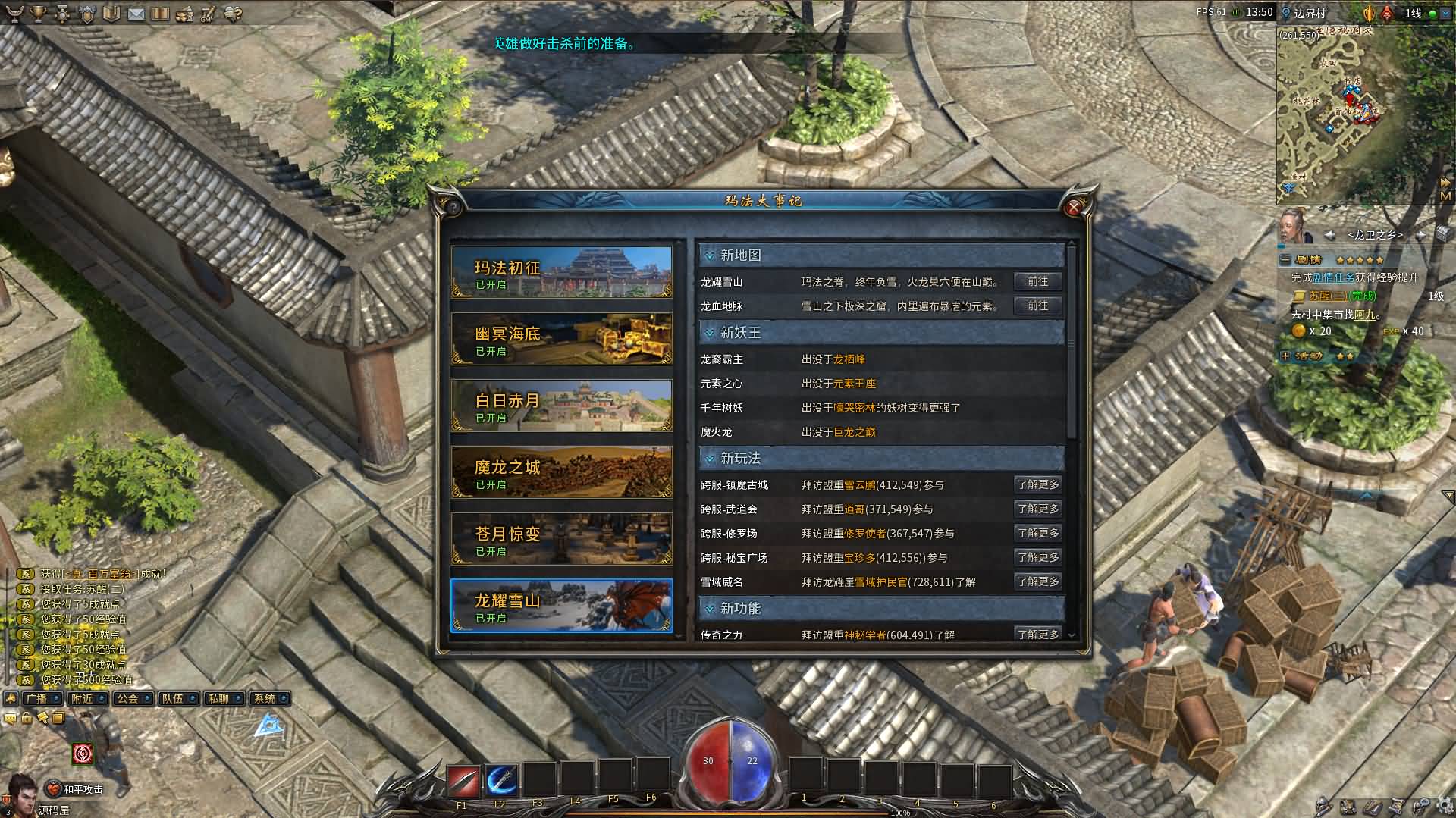Select the 玛法初征 chapter banner
1456x818 pixels.
561,271
